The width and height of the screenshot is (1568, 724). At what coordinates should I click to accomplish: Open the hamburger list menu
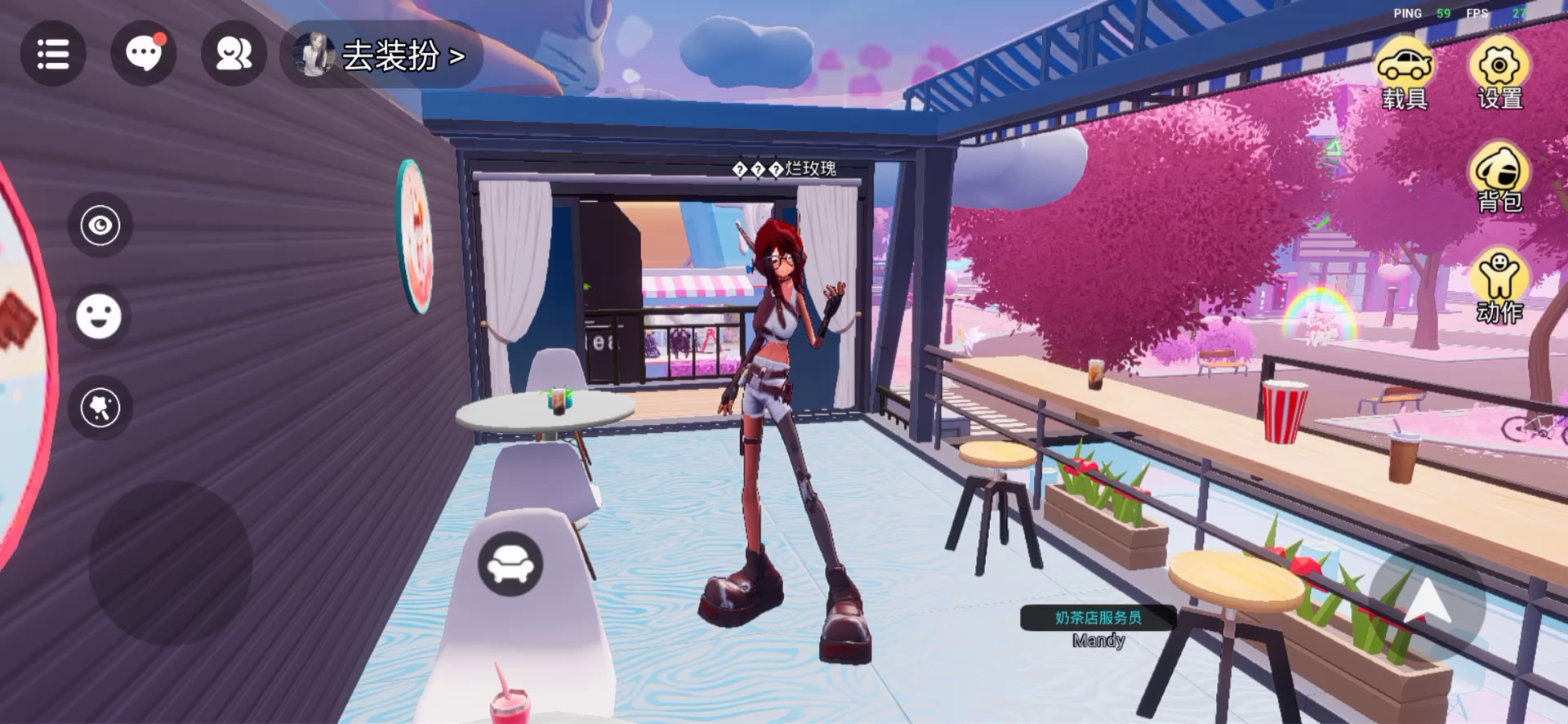[53, 54]
